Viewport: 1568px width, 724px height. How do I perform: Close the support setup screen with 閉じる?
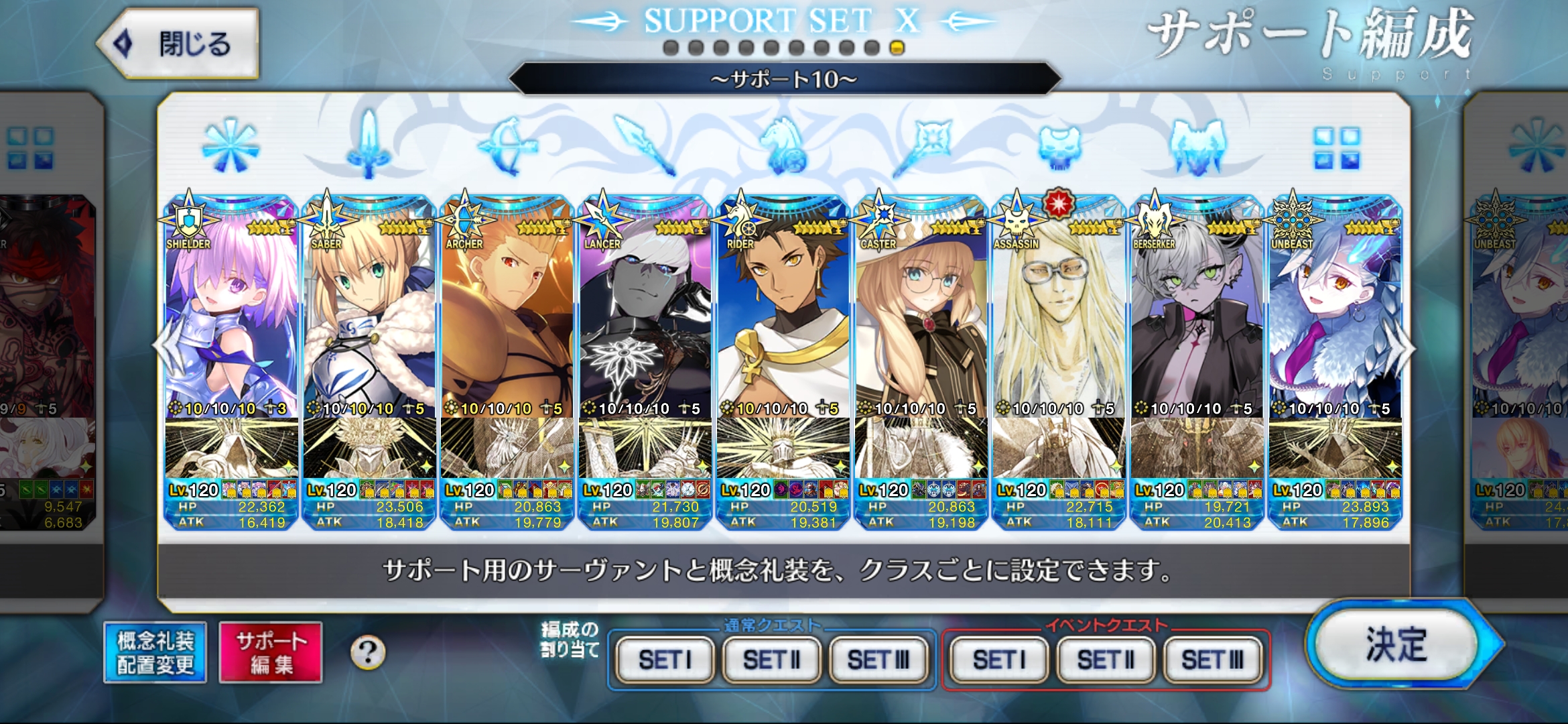(x=179, y=44)
